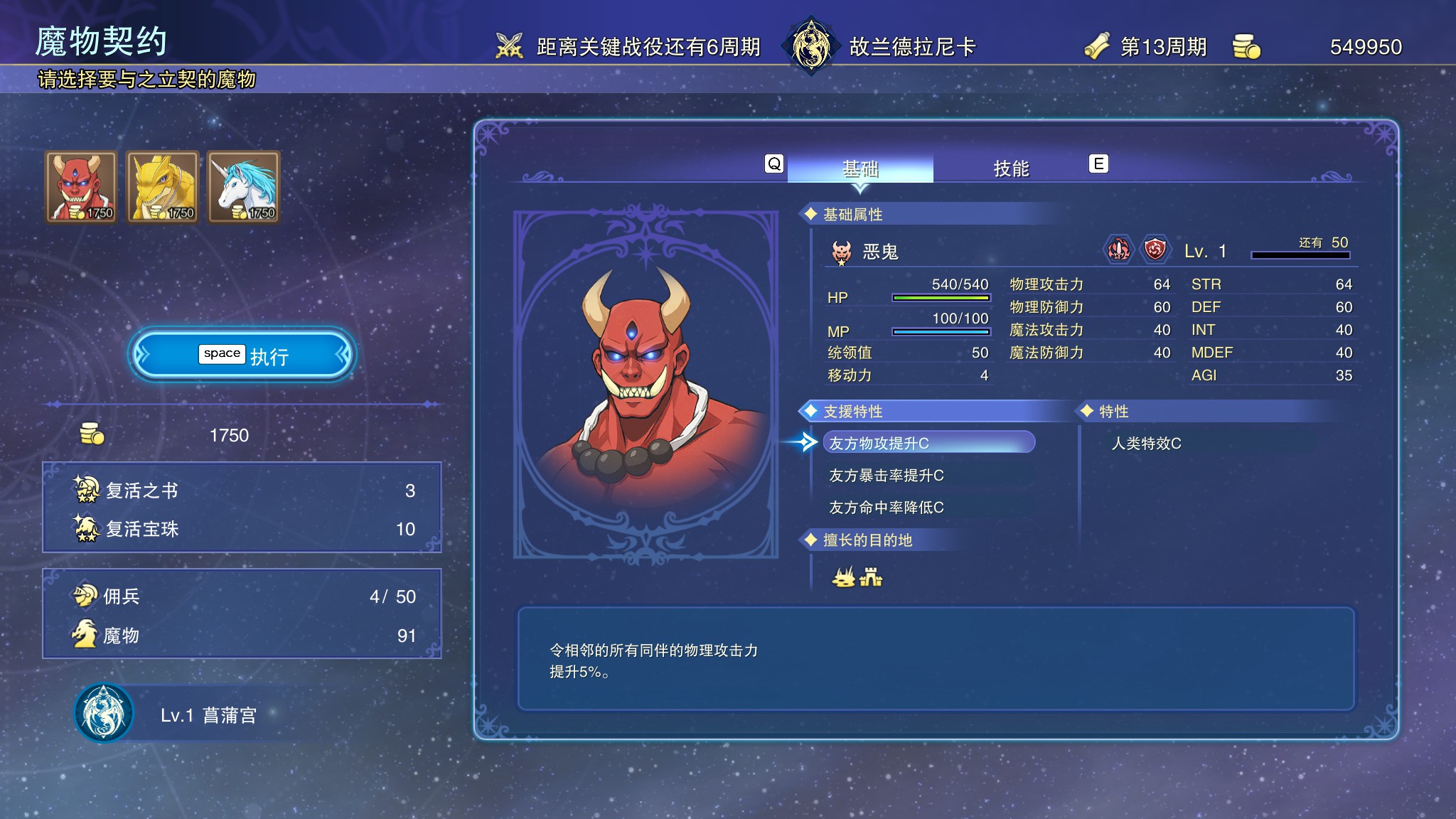Select the 魔物 count row
This screenshot has height=819, width=1456.
click(242, 636)
